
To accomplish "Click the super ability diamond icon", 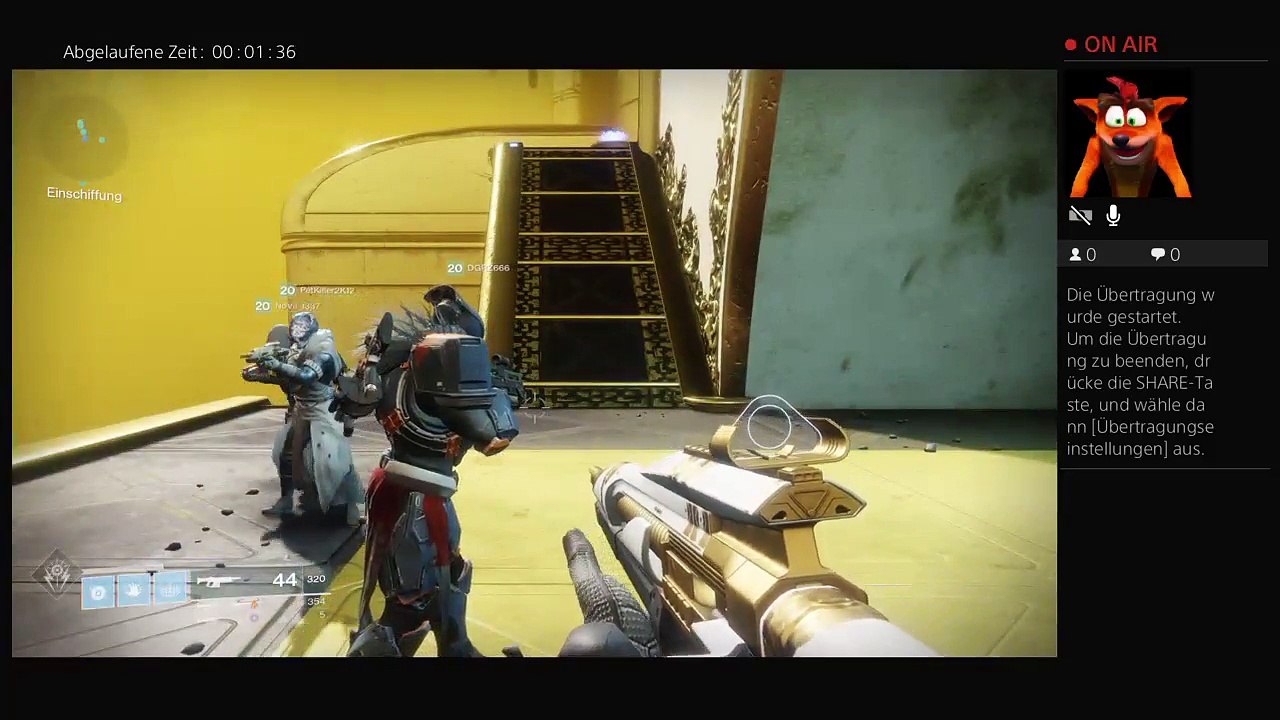I will [x=56, y=574].
